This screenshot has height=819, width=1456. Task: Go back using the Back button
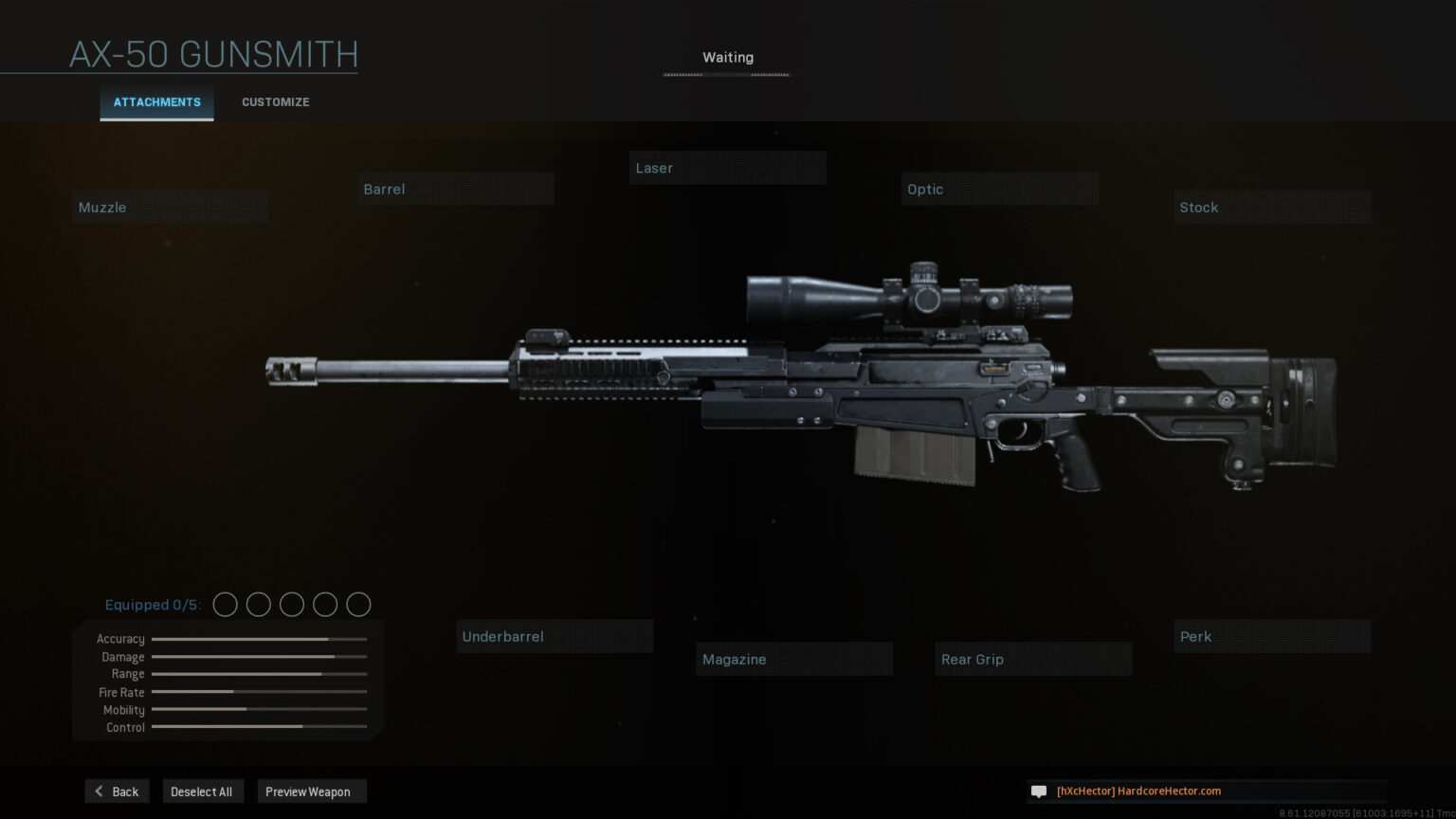click(117, 792)
